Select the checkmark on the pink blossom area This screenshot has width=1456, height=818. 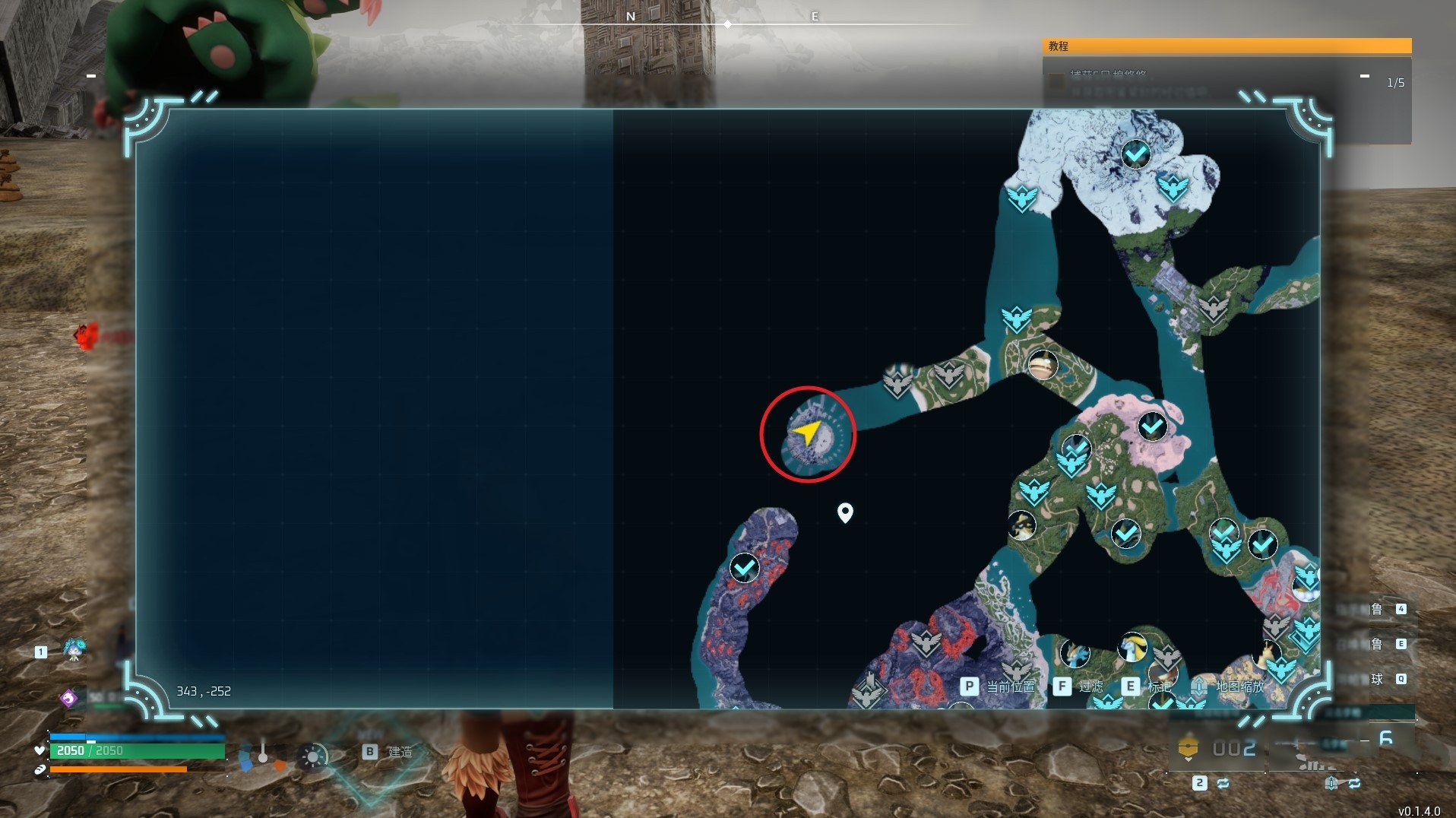click(x=1152, y=426)
